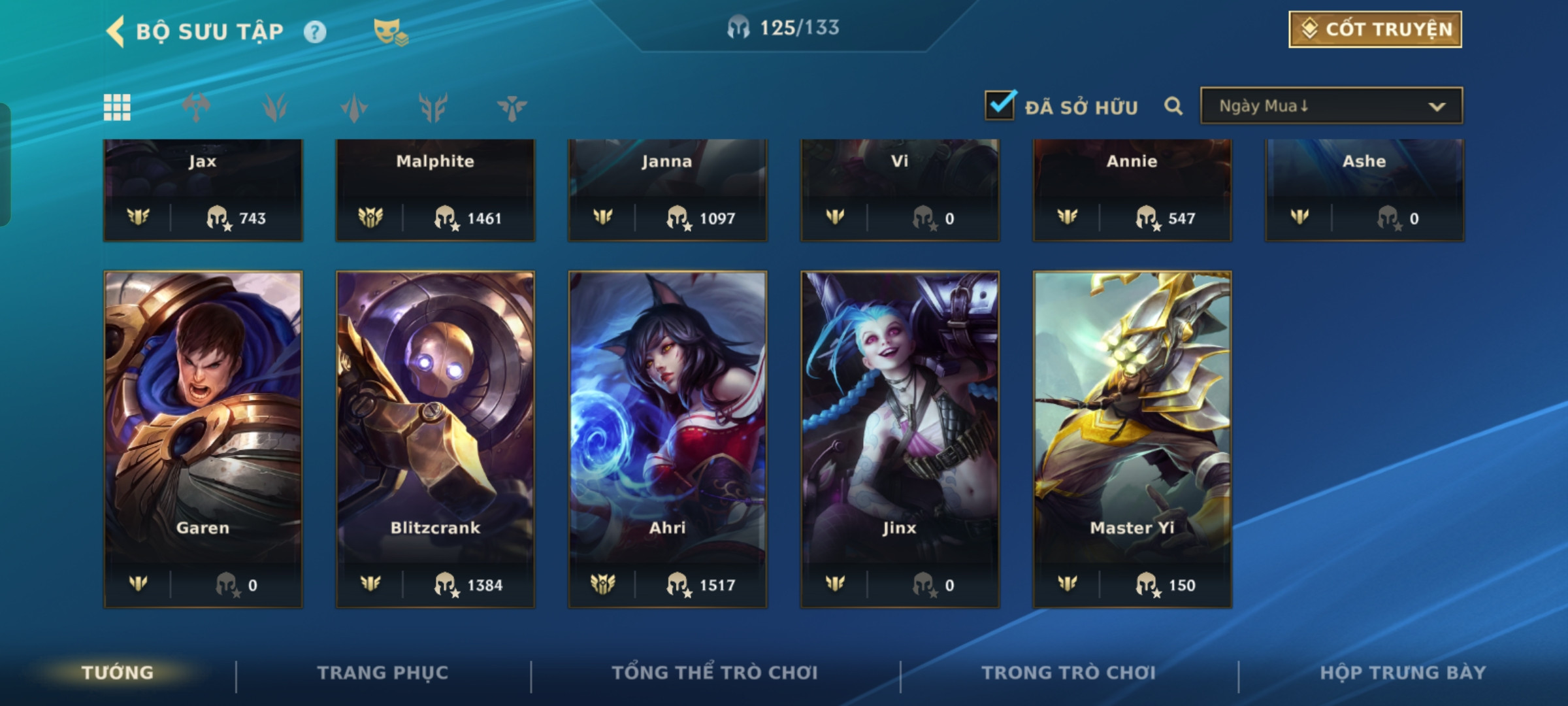The image size is (1568, 706).
Task: Choose the Janna champion card
Action: click(x=668, y=190)
